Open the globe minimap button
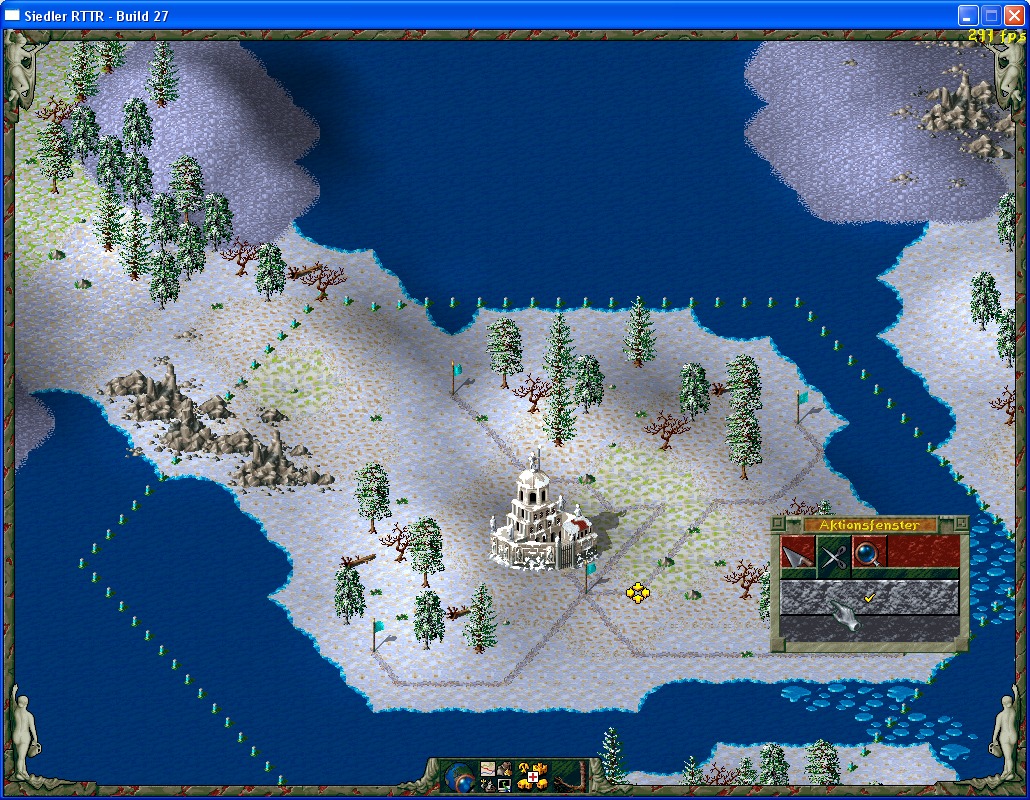Image resolution: width=1030 pixels, height=800 pixels. pos(461,775)
